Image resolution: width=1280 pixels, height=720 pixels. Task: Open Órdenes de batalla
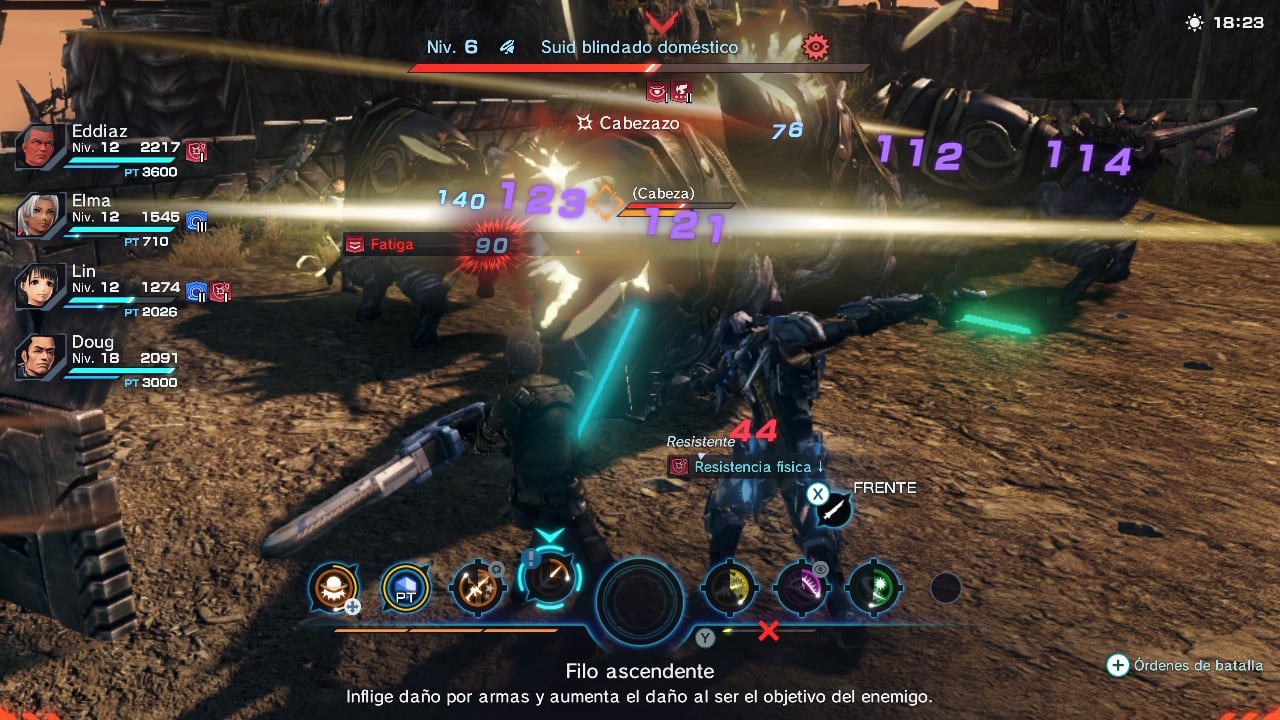tap(1115, 664)
